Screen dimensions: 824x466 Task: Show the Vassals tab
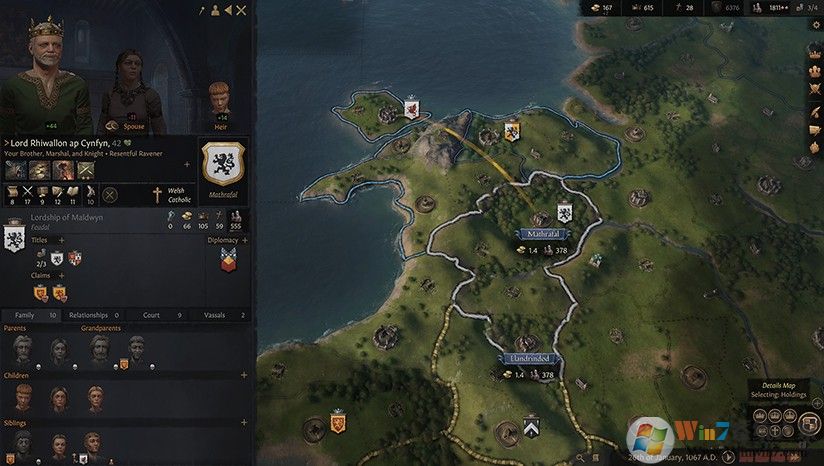tap(220, 314)
